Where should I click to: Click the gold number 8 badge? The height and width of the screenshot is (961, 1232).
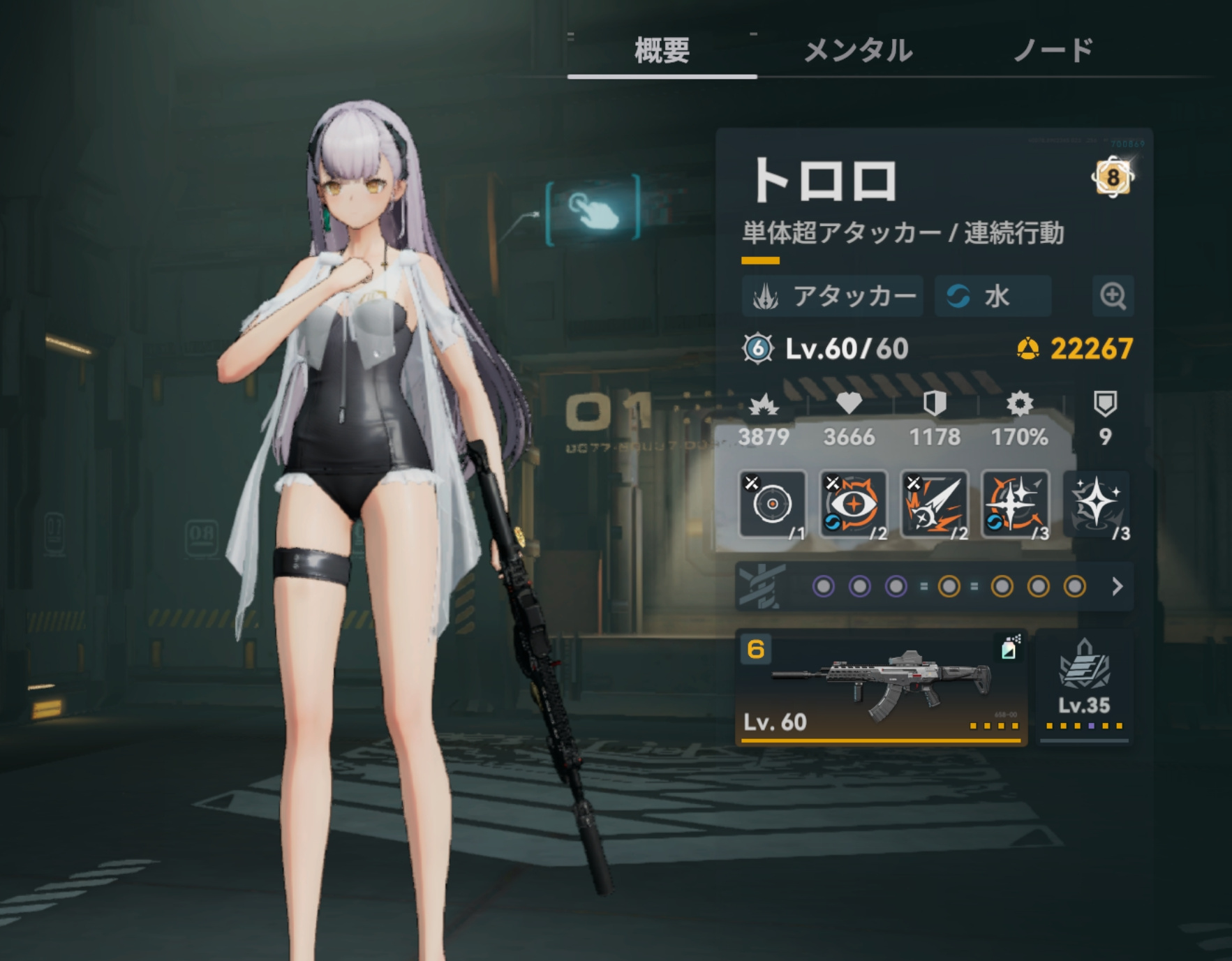click(1112, 177)
